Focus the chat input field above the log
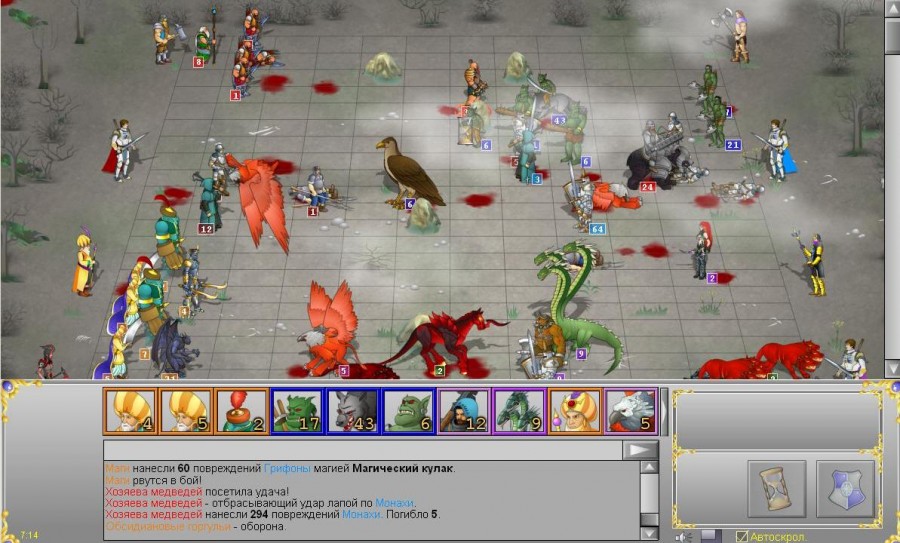Viewport: 900px width, 543px height. pos(362,450)
